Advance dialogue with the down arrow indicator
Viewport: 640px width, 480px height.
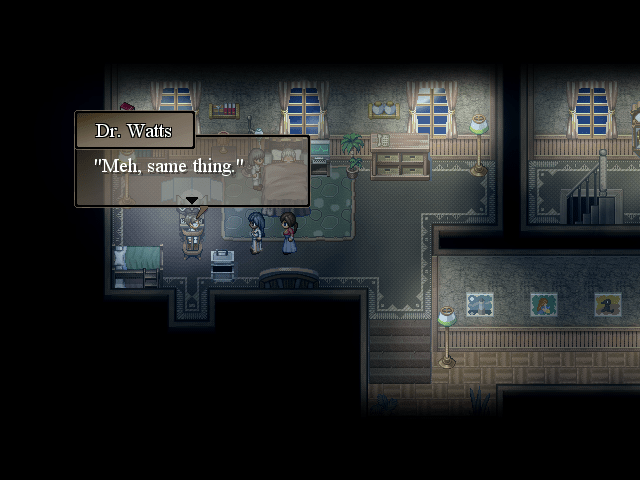coord(191,200)
